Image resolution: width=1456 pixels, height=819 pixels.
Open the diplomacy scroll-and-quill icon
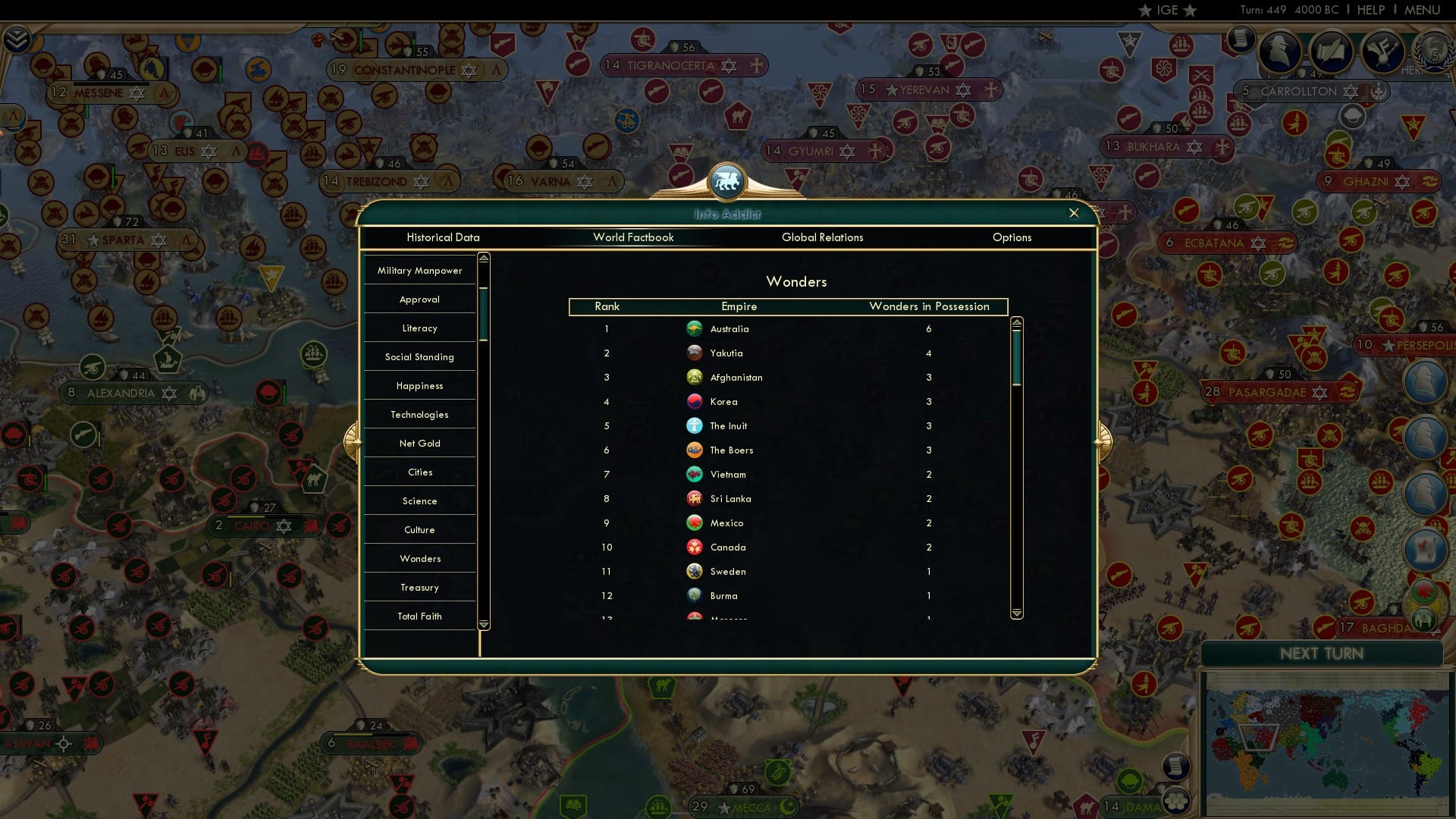tap(1332, 52)
